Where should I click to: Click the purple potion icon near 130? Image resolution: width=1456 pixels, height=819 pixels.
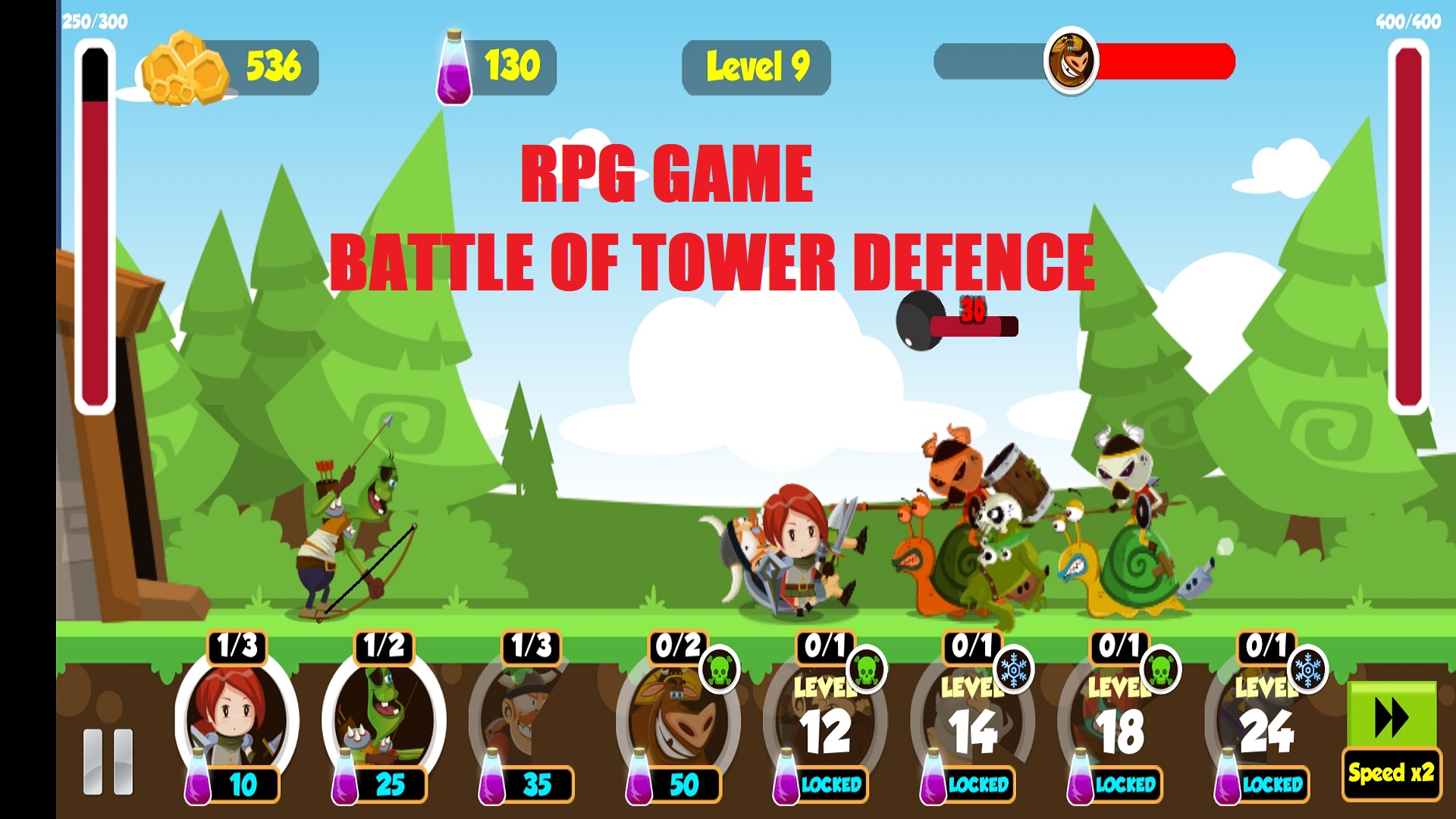pyautogui.click(x=455, y=67)
